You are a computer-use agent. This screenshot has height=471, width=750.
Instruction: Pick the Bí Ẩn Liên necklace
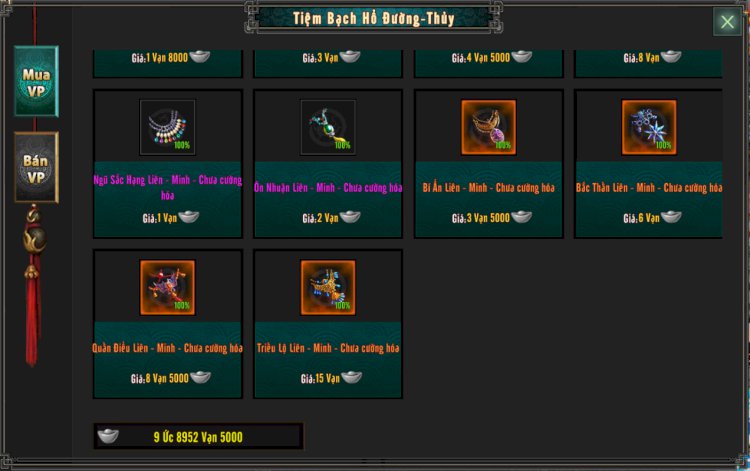(x=488, y=128)
